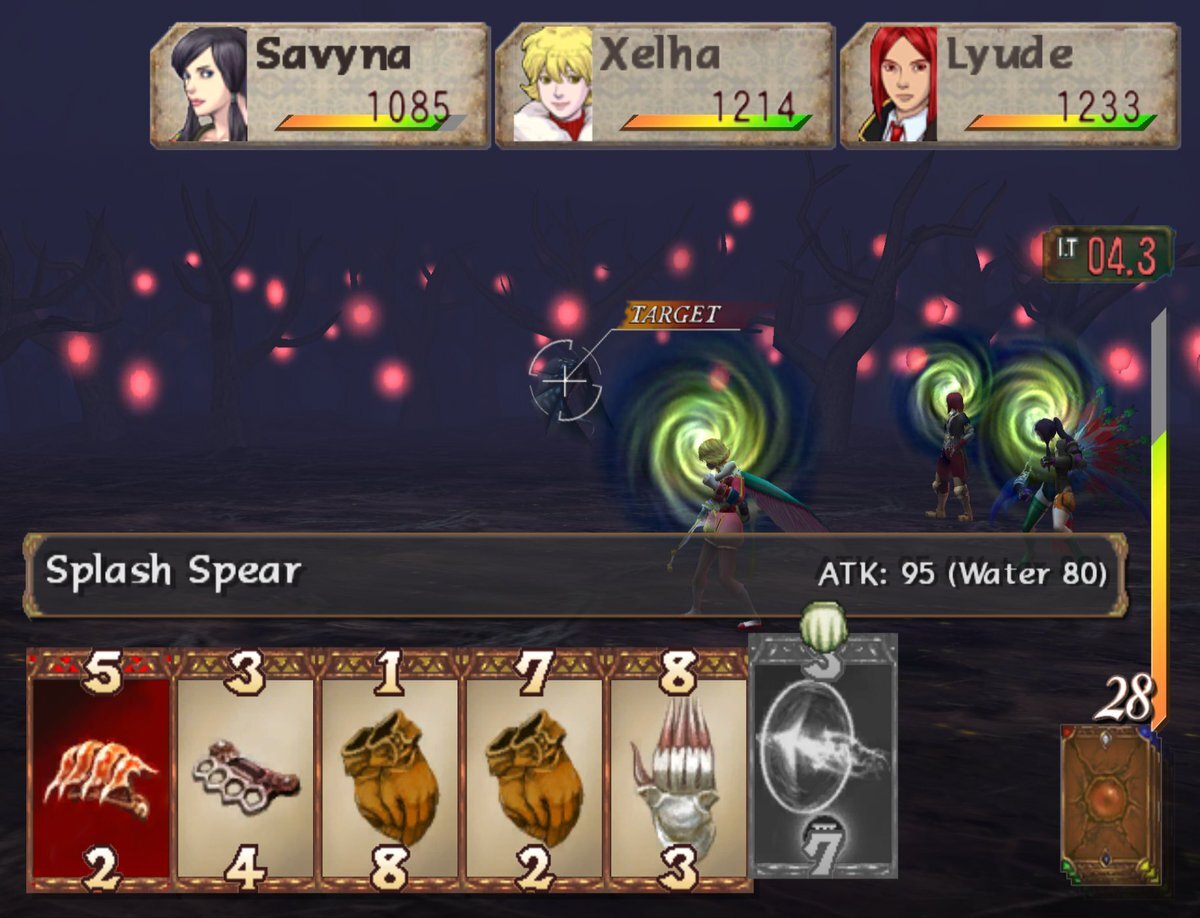The height and width of the screenshot is (918, 1200).
Task: Choose the brass knuckles card
Action: click(246, 772)
